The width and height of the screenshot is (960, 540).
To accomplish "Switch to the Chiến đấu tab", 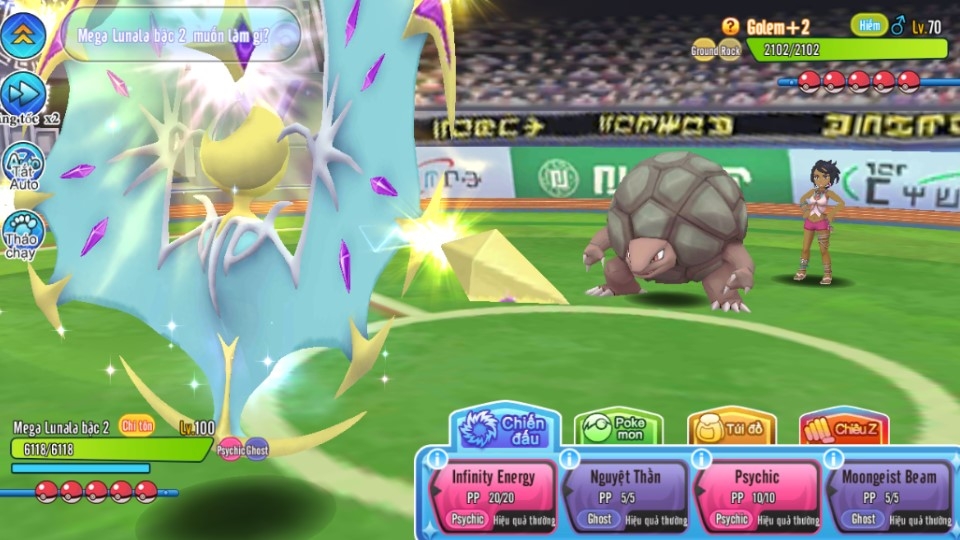I will pos(505,427).
